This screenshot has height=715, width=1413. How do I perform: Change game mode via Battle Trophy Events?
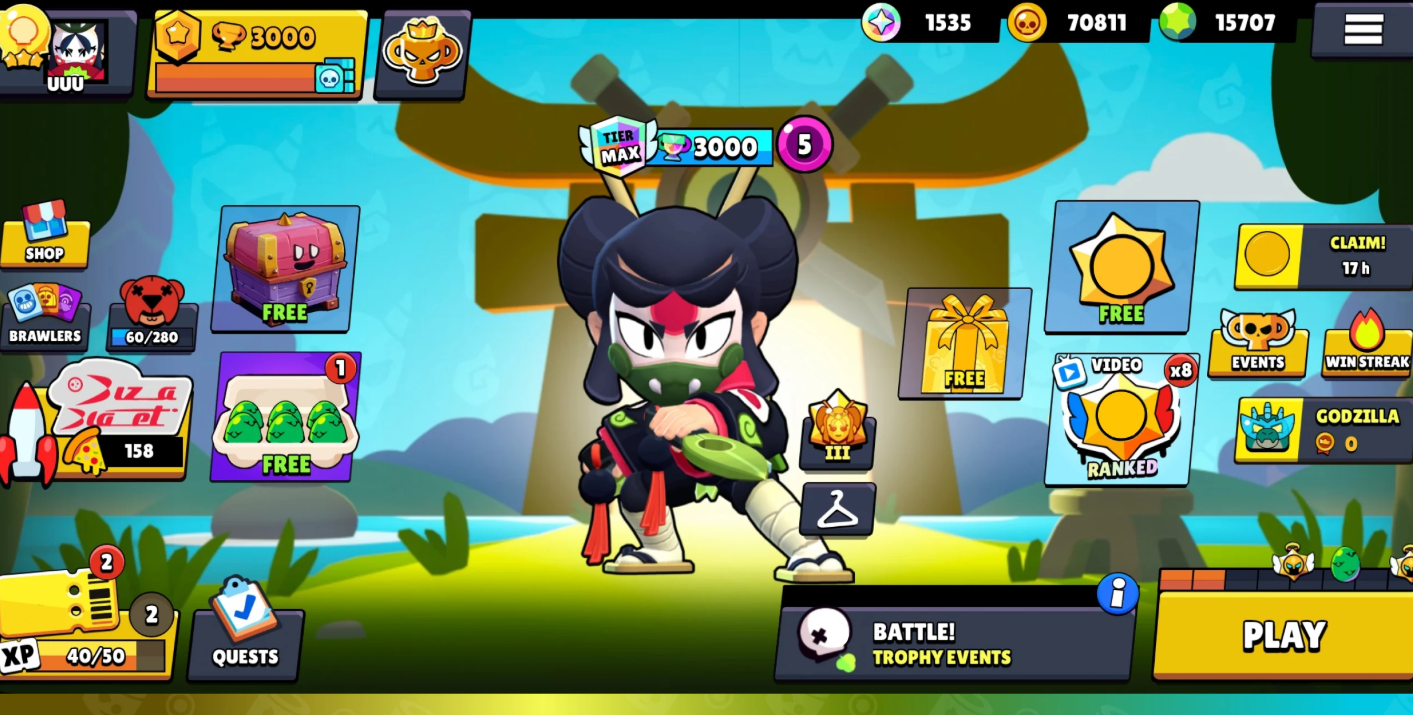(x=955, y=643)
